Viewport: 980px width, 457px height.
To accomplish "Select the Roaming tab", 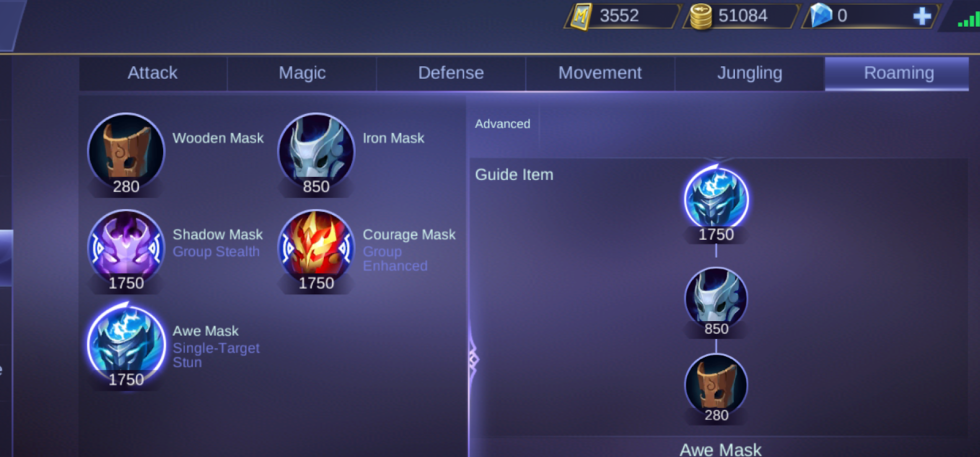I will tap(899, 73).
